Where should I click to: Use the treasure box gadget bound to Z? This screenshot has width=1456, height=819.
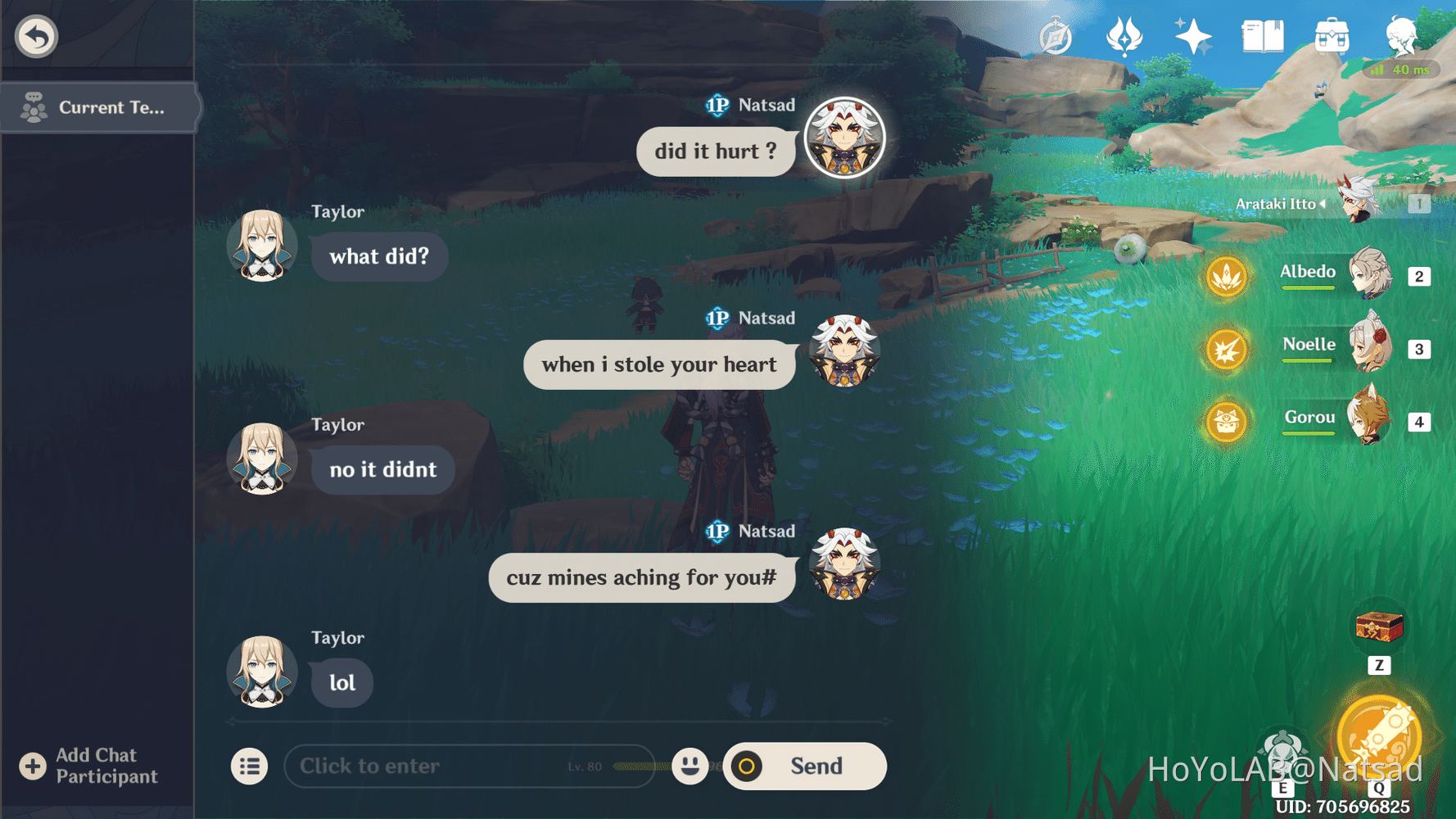click(x=1379, y=629)
